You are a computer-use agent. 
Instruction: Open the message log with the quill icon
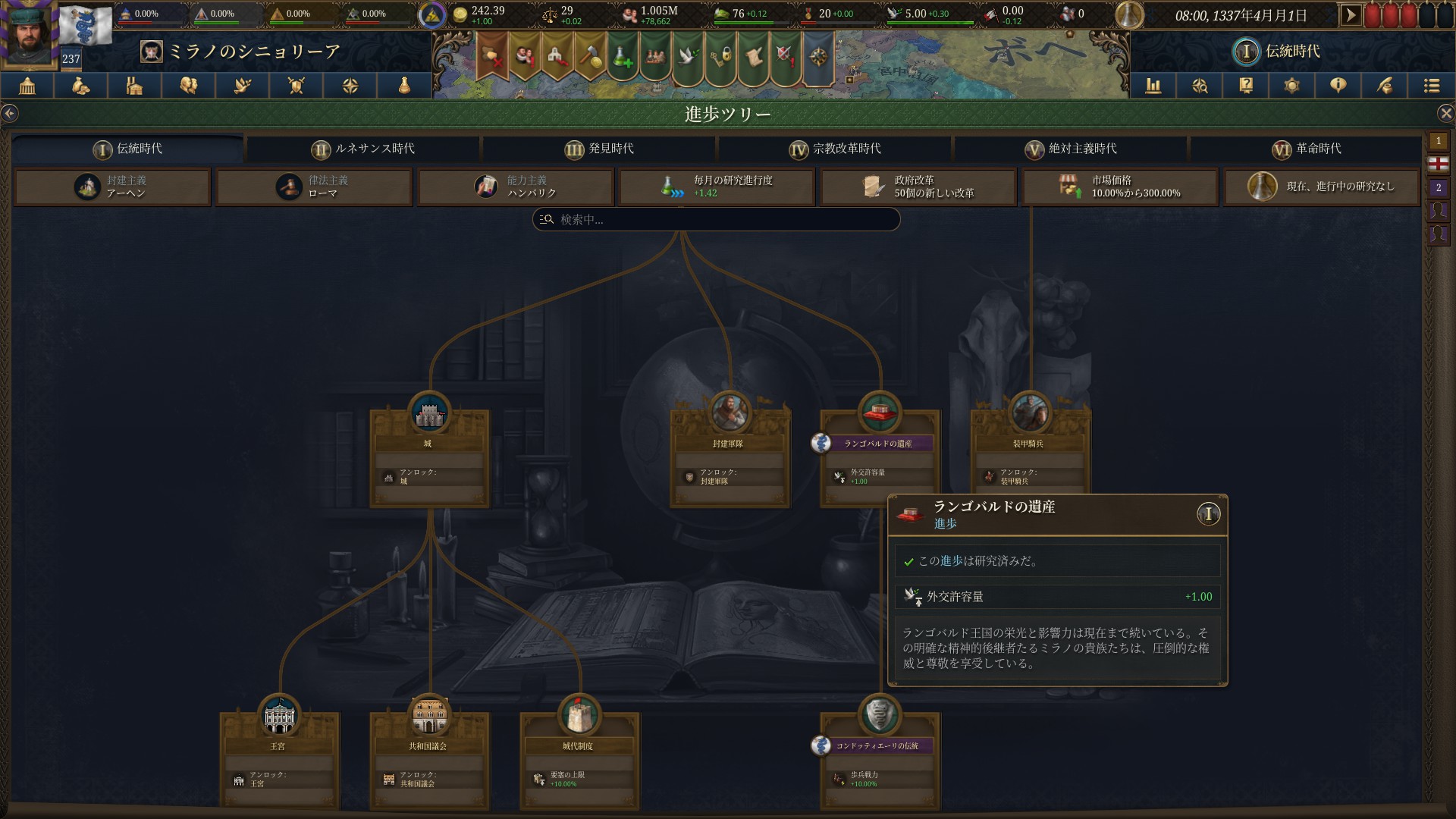(x=1383, y=86)
